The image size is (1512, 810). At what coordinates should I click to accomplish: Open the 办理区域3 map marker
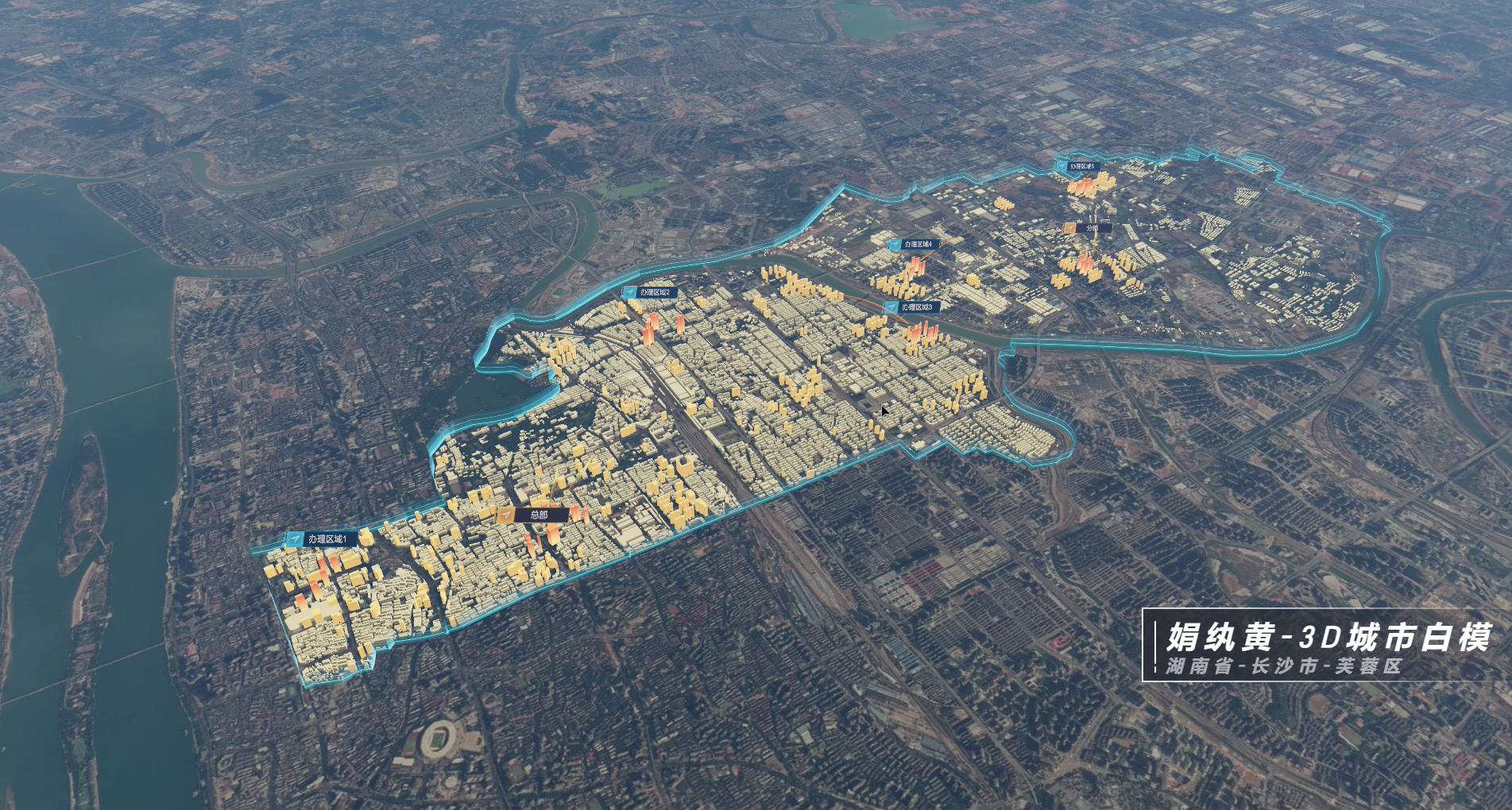(x=911, y=307)
